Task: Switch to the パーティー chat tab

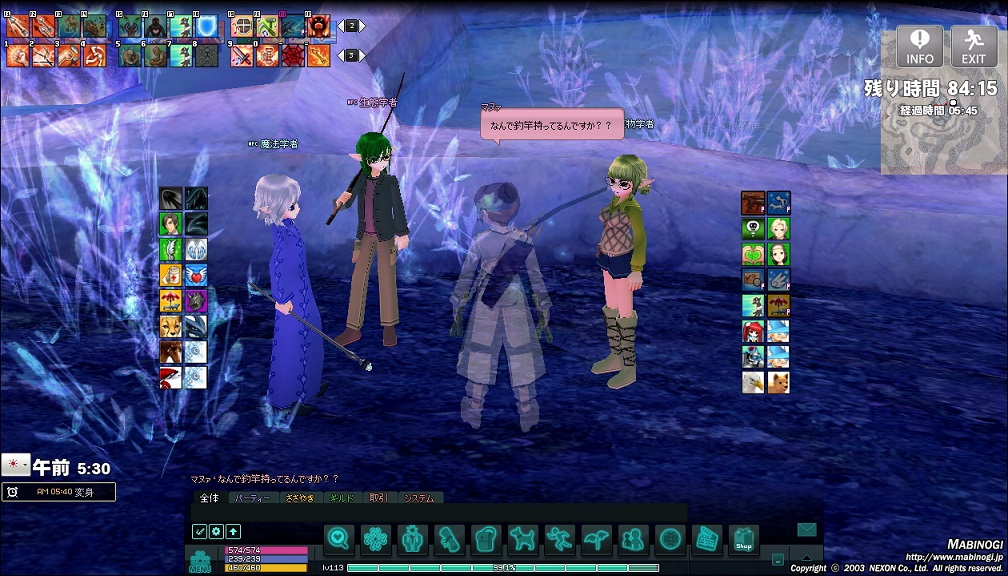Action: (251, 498)
